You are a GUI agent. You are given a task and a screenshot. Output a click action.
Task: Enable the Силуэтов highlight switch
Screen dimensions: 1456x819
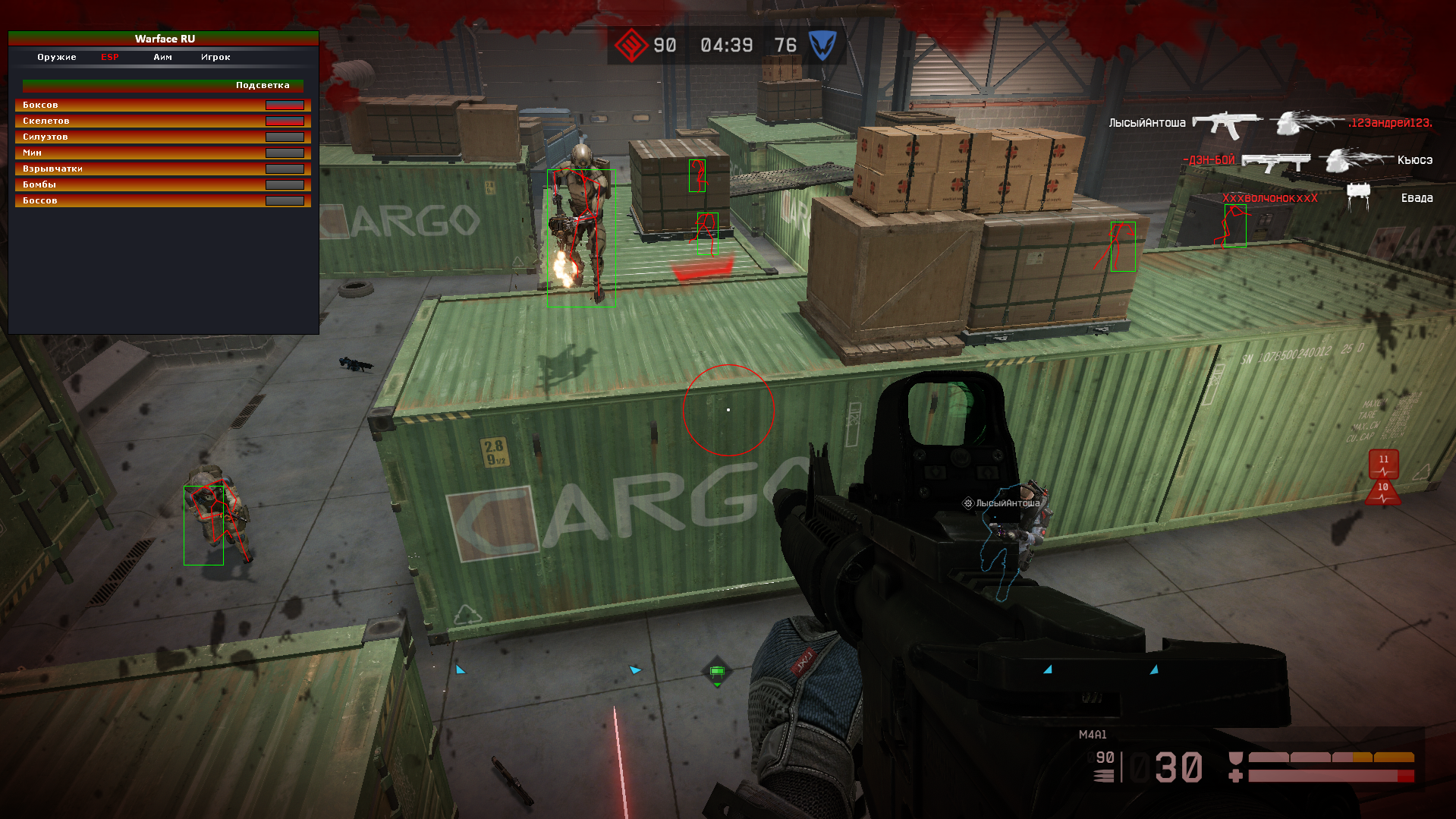[x=285, y=137]
